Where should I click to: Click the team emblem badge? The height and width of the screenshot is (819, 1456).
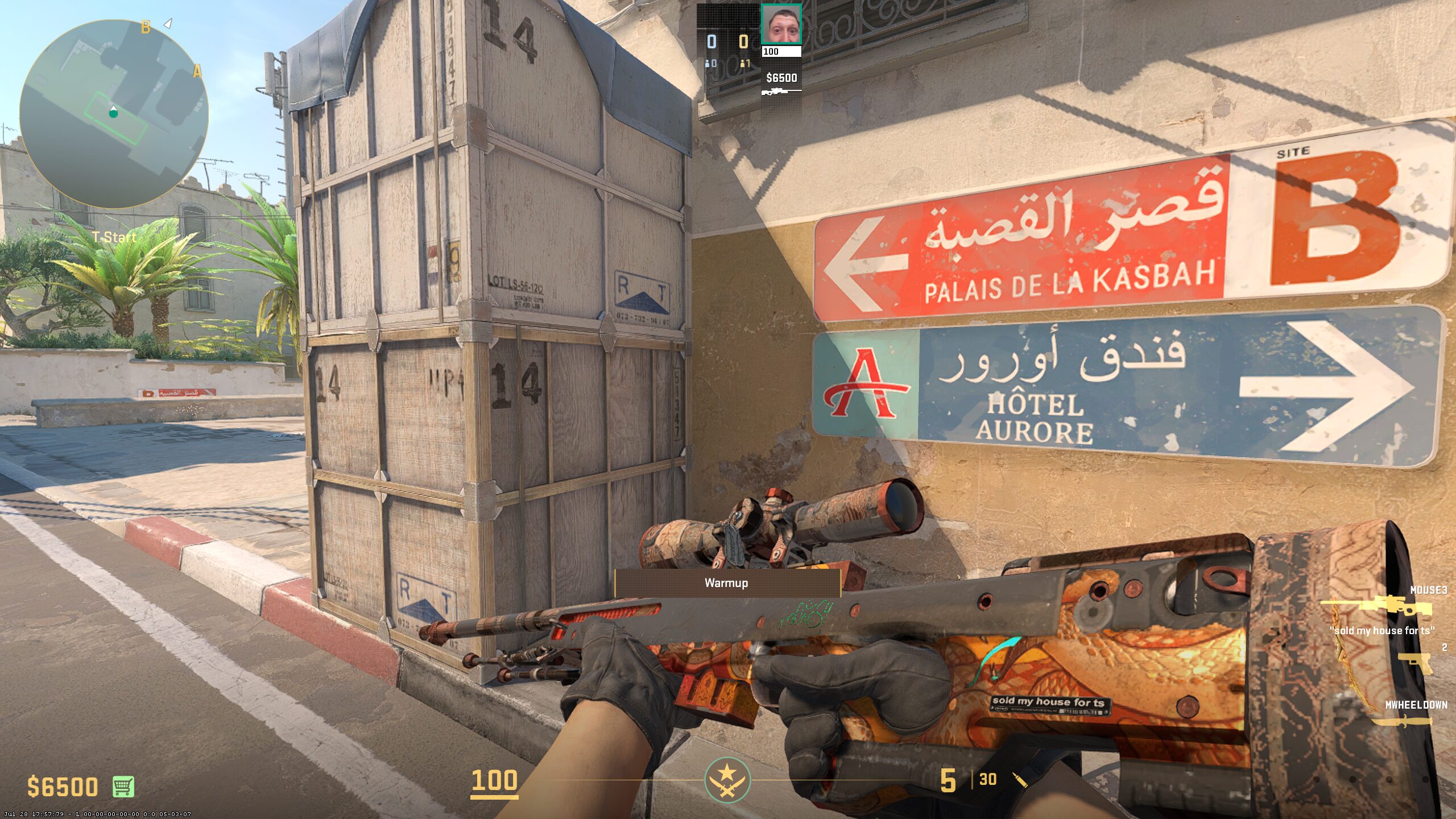pos(727,780)
